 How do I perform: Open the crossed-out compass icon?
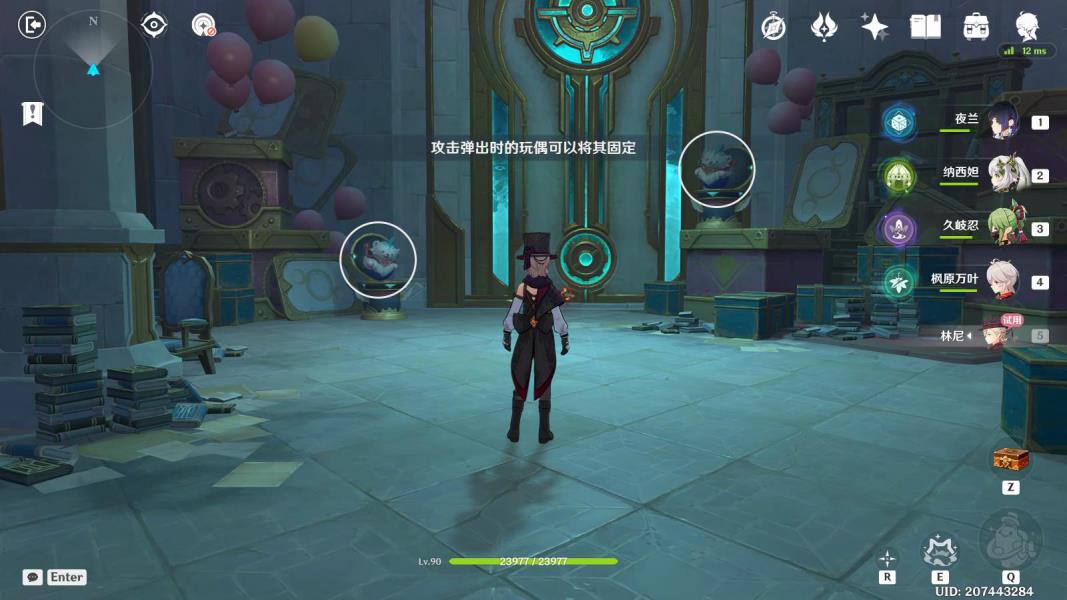[773, 27]
